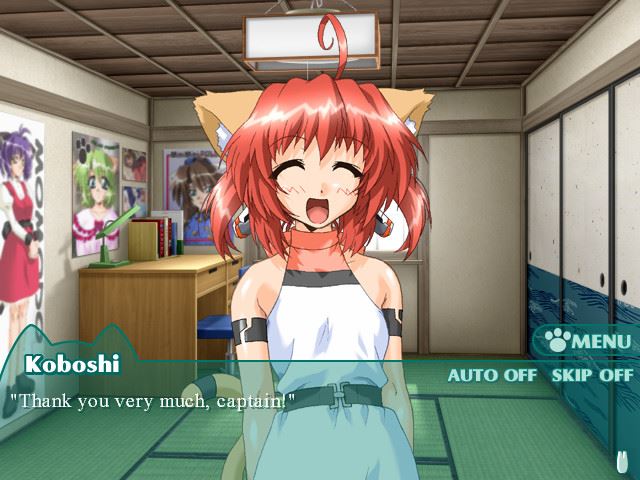Viewport: 640px width, 480px height.
Task: Open the paw-print MENU button
Action: [588, 342]
